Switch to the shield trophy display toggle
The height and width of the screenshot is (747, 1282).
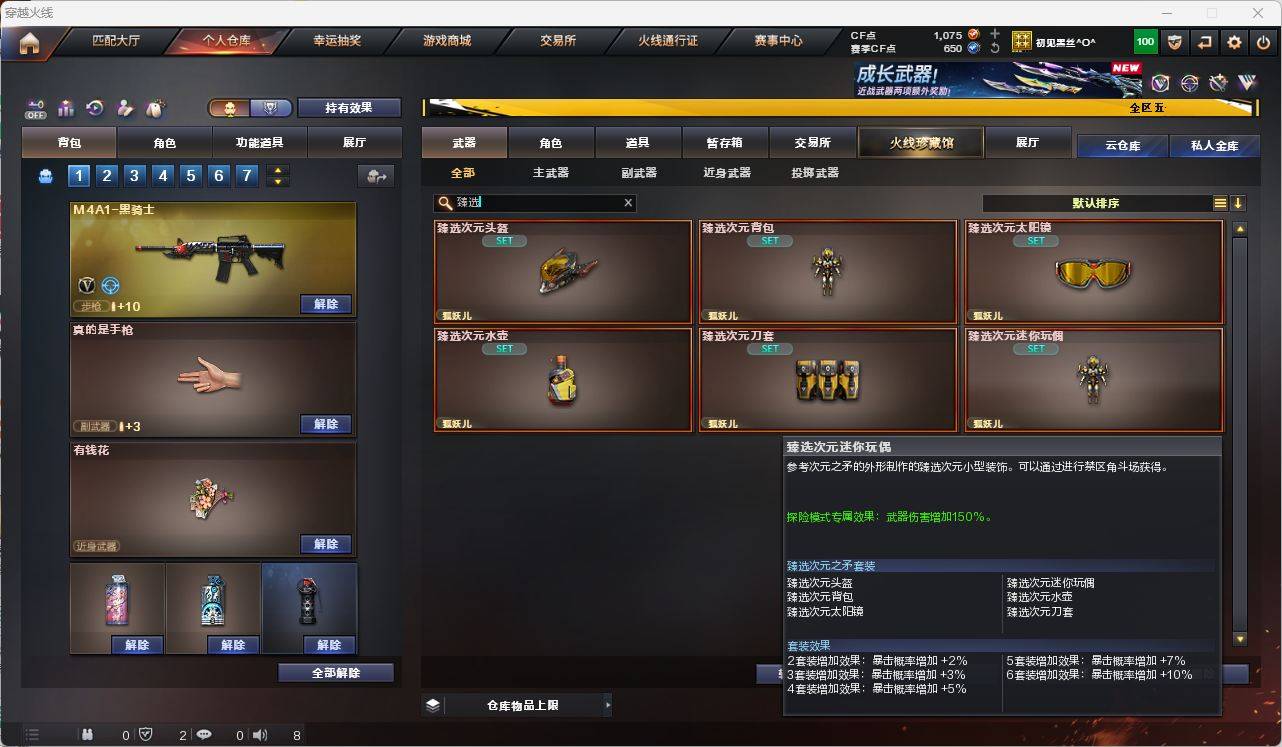[270, 108]
